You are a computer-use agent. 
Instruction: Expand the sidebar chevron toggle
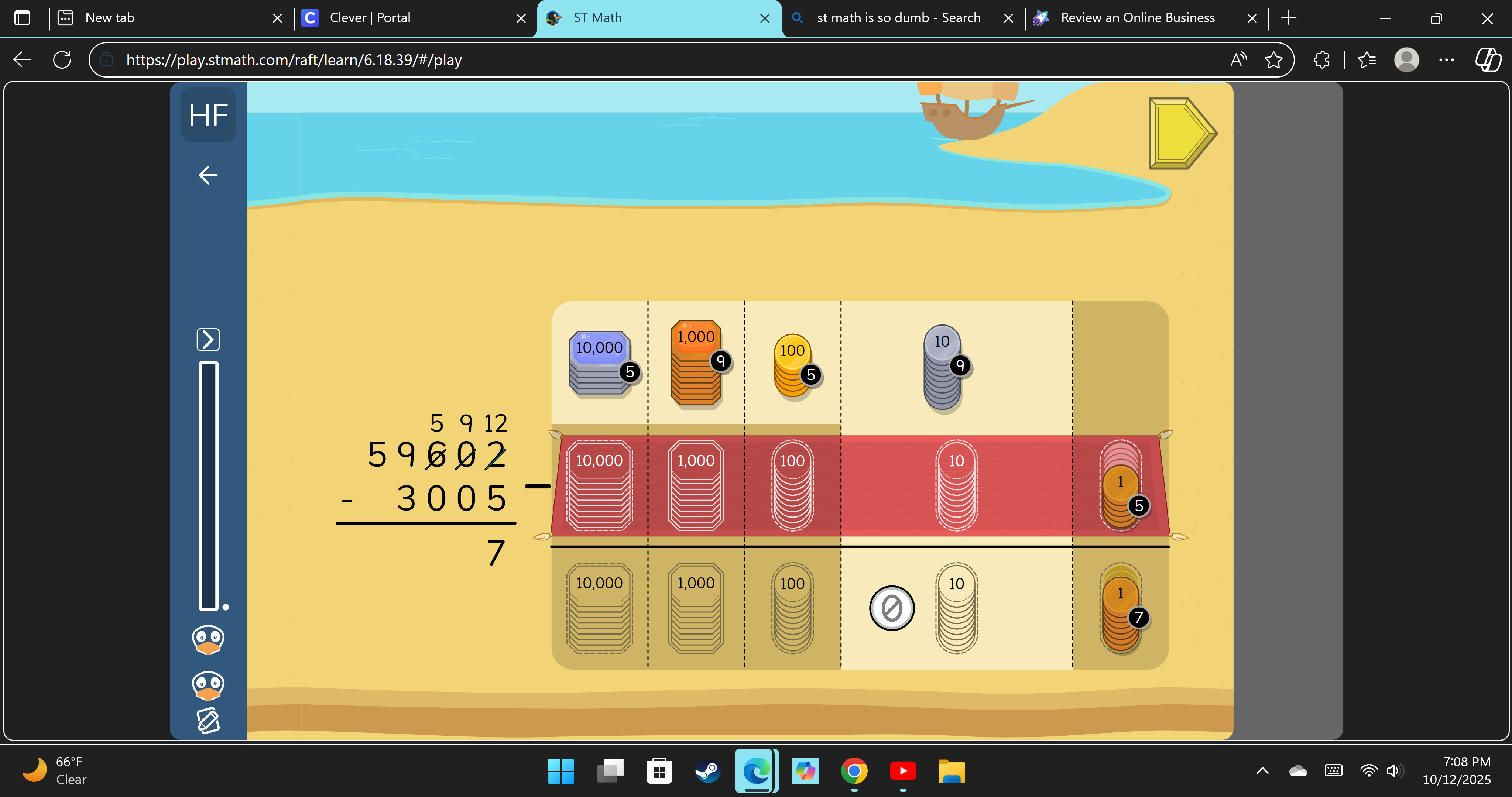coord(208,339)
